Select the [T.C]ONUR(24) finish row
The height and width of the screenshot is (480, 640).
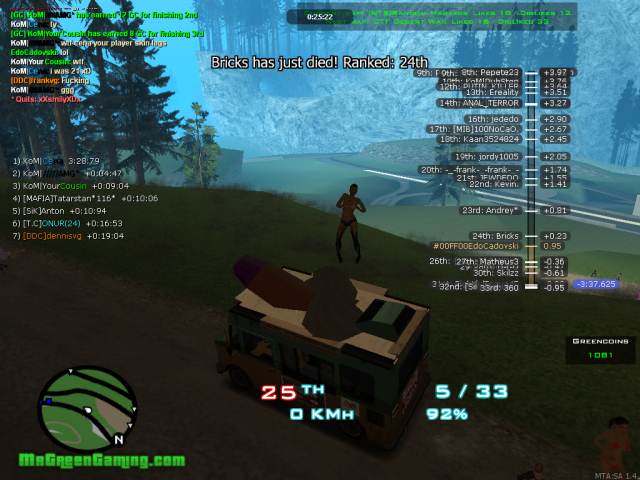pos(66,224)
